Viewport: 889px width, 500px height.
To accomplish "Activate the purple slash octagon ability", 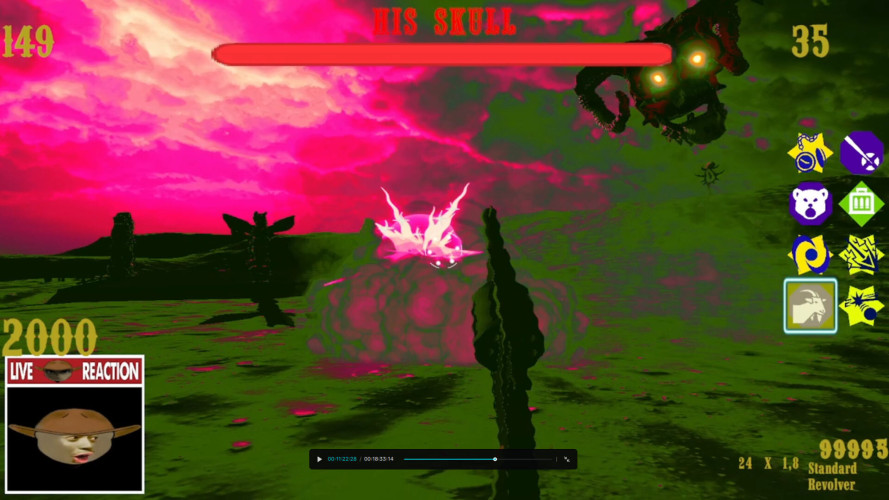I will (x=862, y=154).
